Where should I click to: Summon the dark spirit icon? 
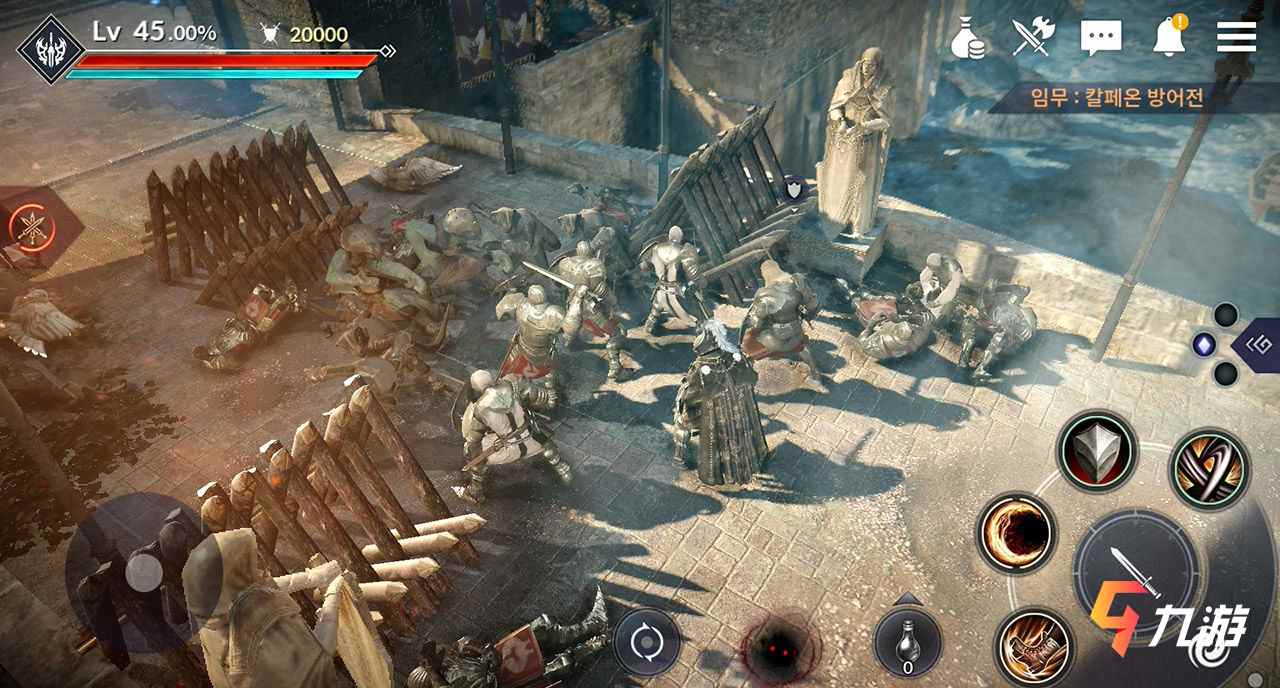coord(775,648)
